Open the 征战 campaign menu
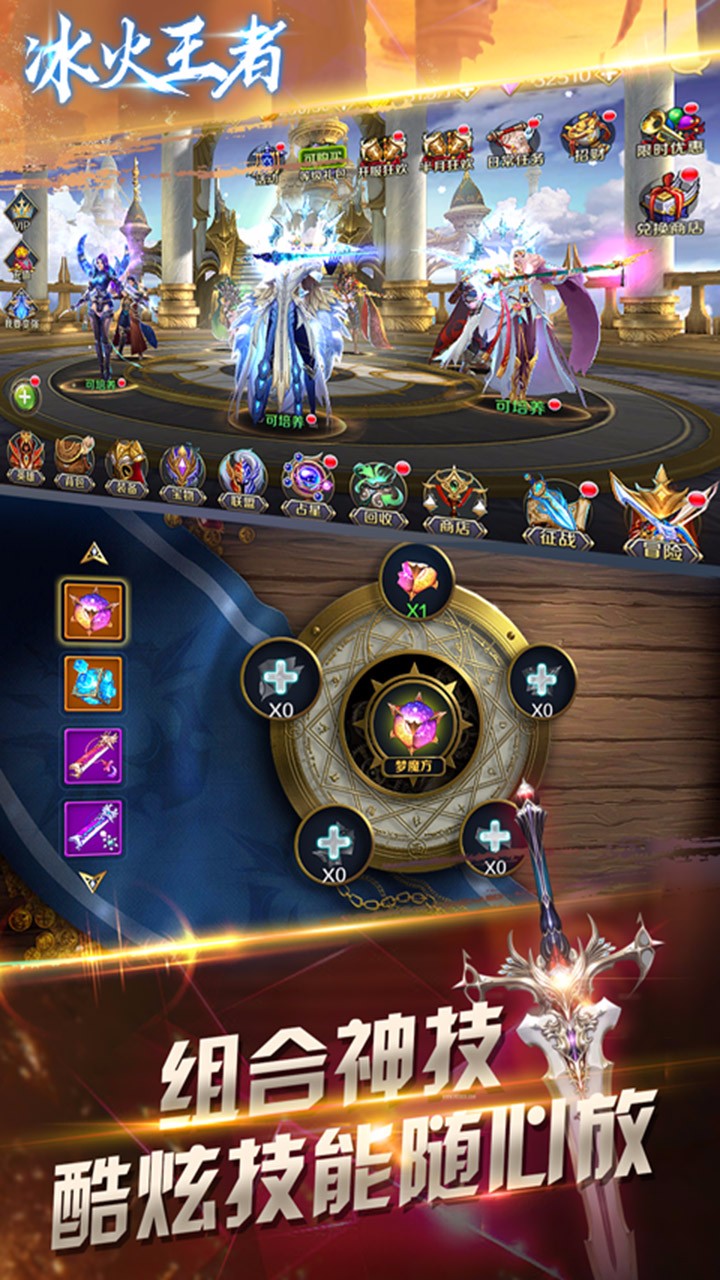This screenshot has height=1280, width=720. pyautogui.click(x=556, y=512)
